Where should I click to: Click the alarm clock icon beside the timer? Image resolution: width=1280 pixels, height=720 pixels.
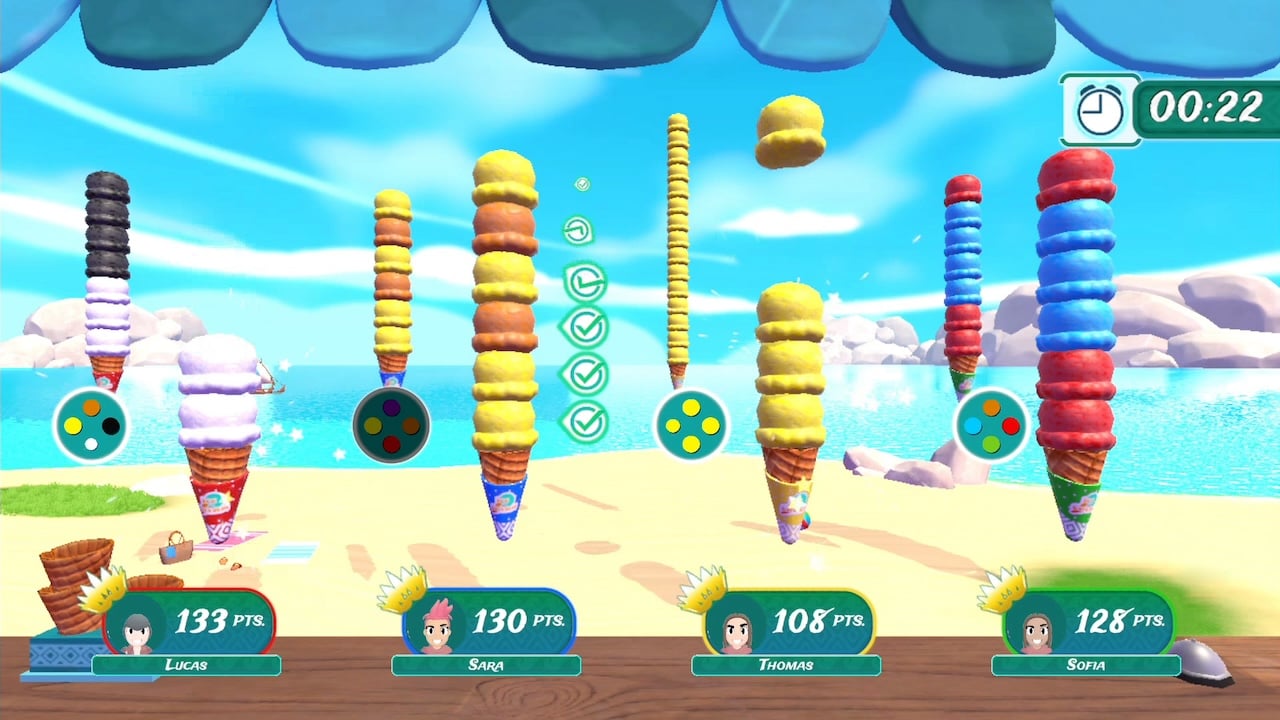(1099, 109)
